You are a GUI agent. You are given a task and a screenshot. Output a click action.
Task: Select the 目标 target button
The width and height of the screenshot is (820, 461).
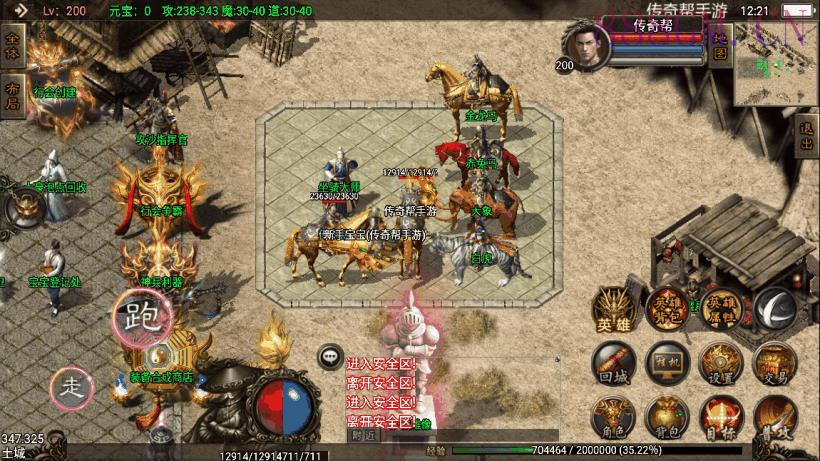(719, 416)
